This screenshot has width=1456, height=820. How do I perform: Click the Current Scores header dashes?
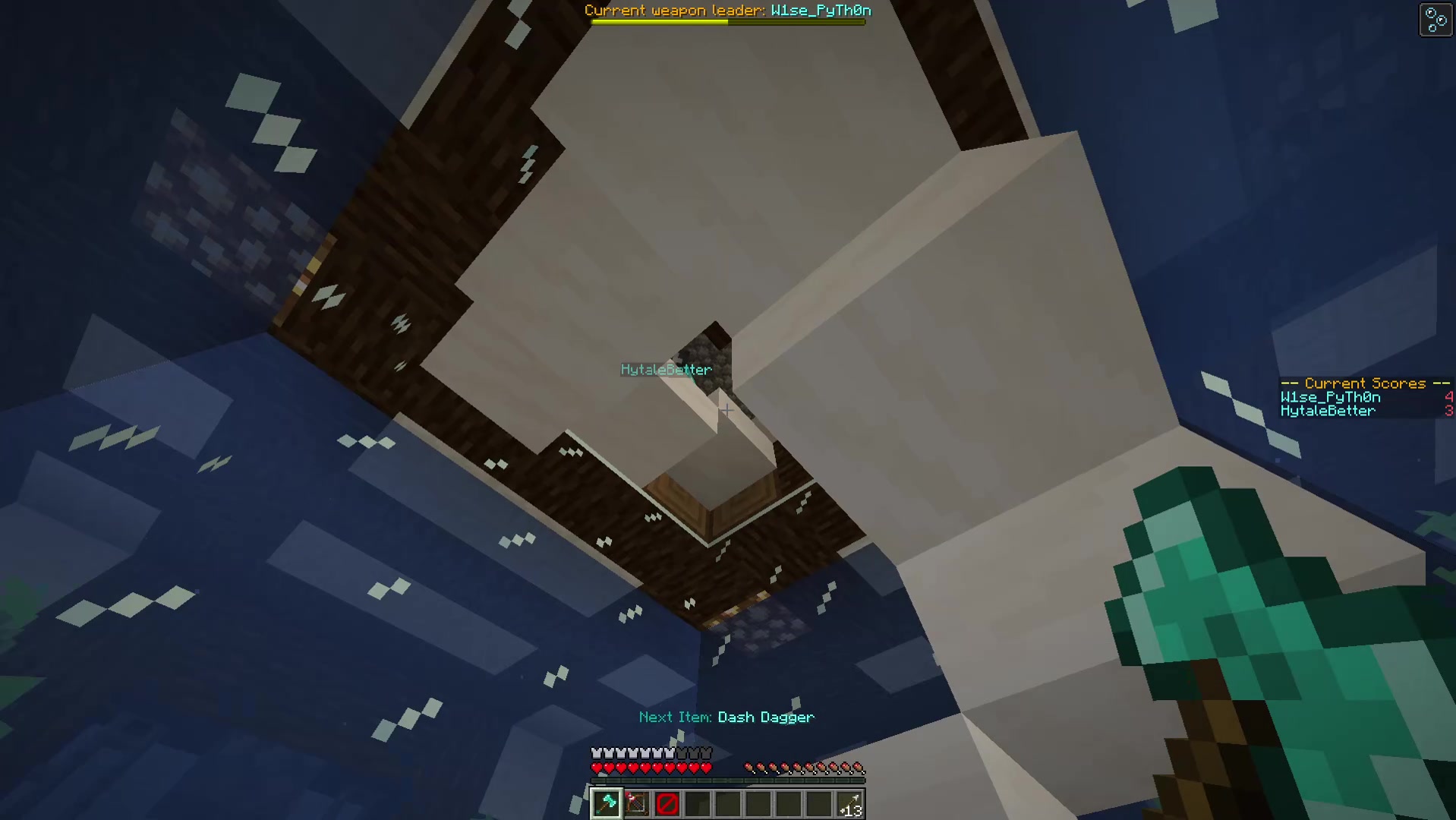tap(1291, 383)
